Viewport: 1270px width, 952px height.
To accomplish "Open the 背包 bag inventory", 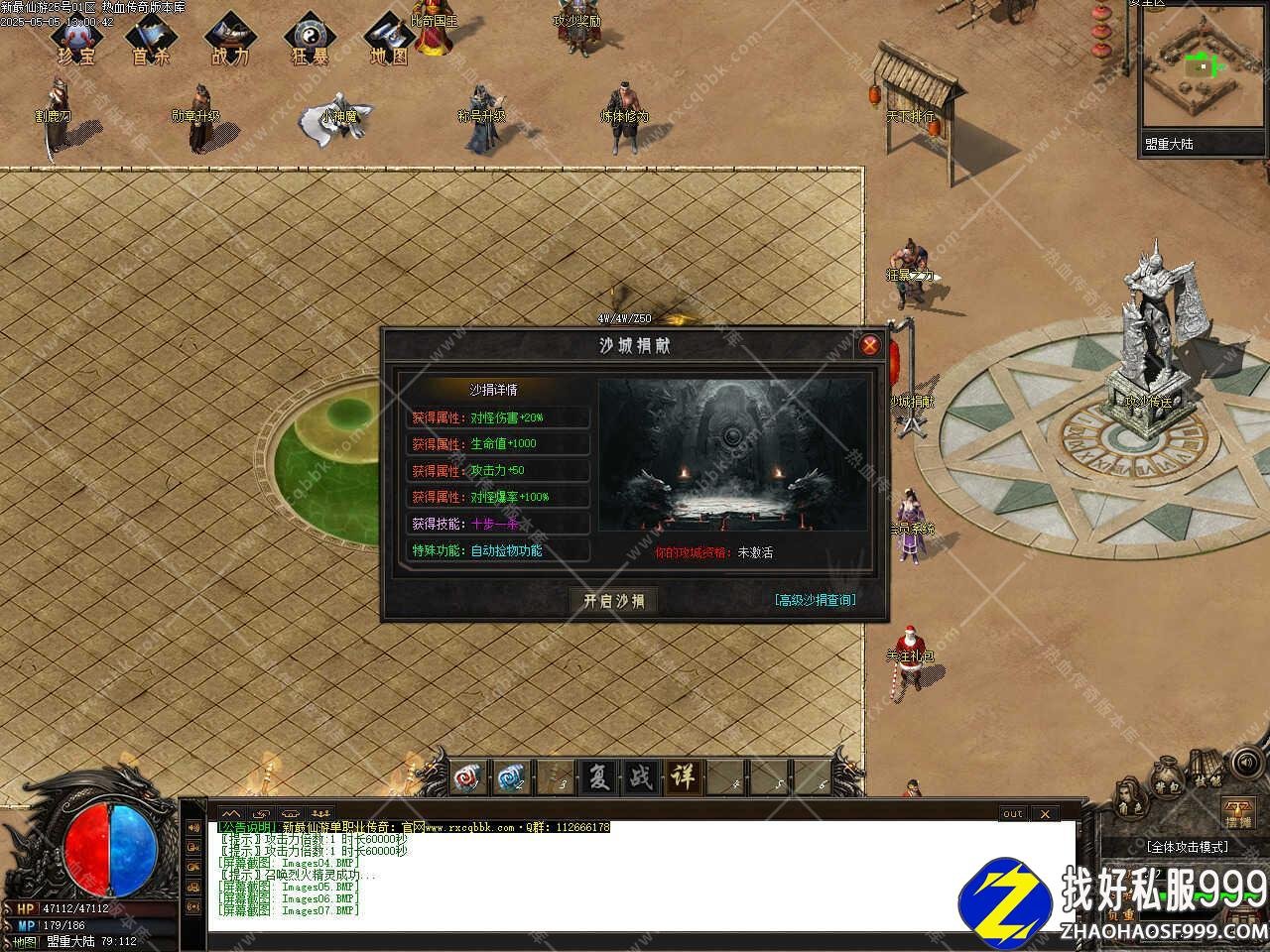I will pos(1167,780).
